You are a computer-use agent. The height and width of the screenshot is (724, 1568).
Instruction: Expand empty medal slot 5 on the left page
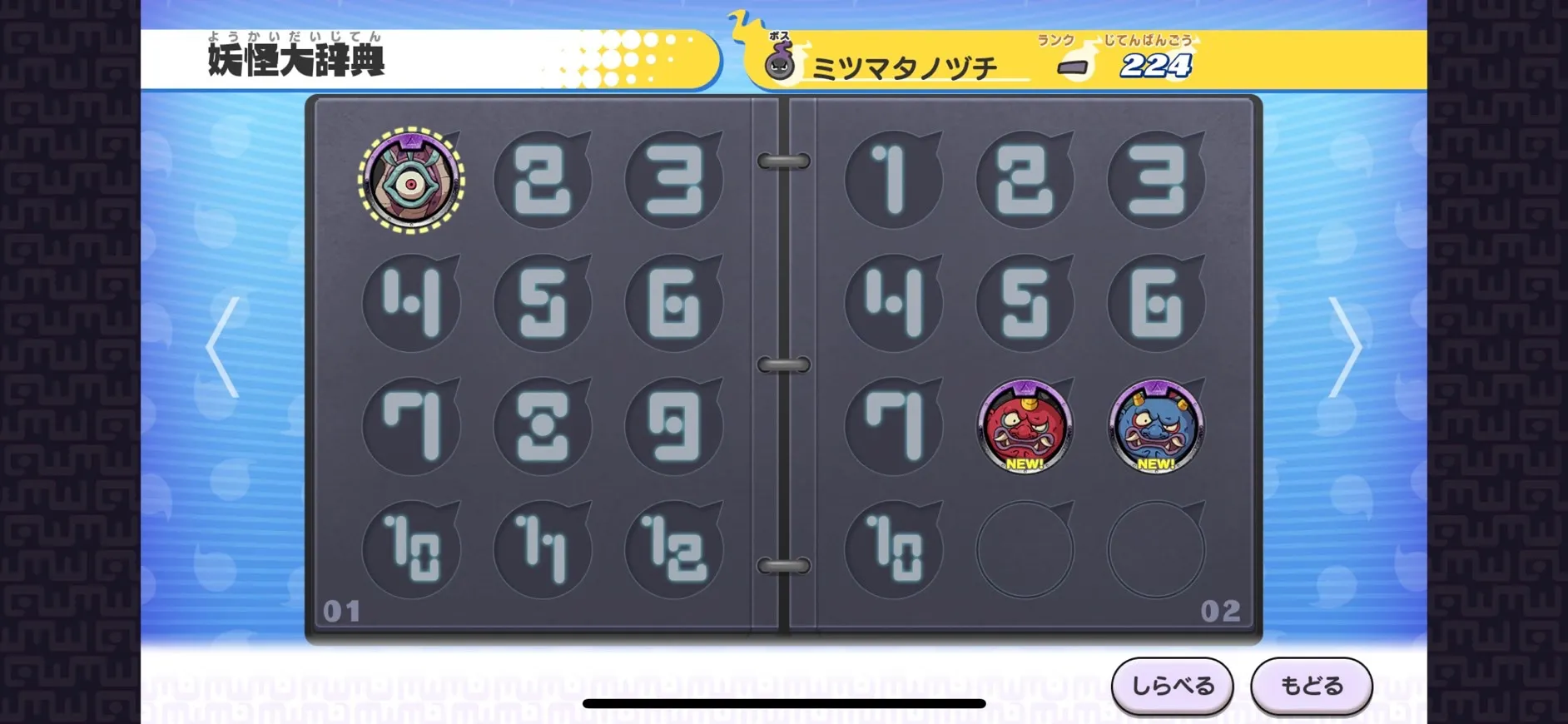pos(541,302)
